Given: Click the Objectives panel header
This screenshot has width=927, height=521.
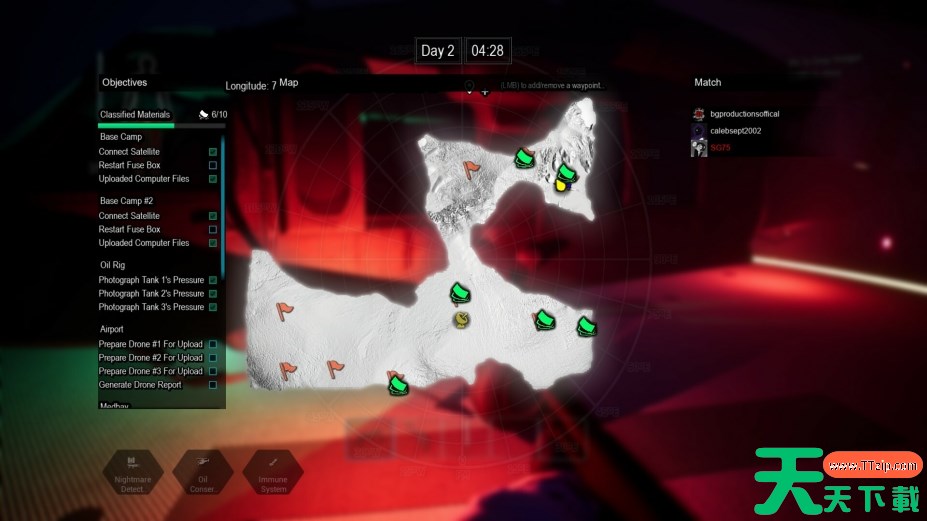Looking at the screenshot, I should click(x=124, y=83).
